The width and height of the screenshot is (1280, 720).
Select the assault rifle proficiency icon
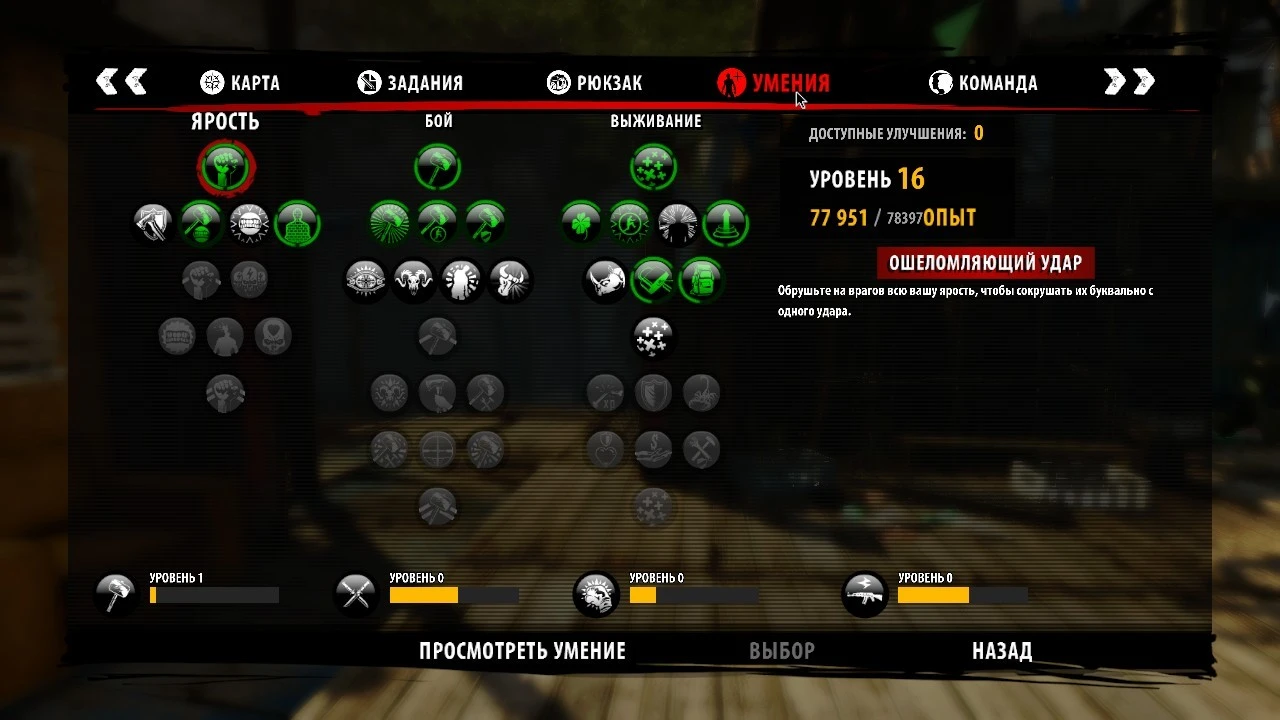(864, 592)
